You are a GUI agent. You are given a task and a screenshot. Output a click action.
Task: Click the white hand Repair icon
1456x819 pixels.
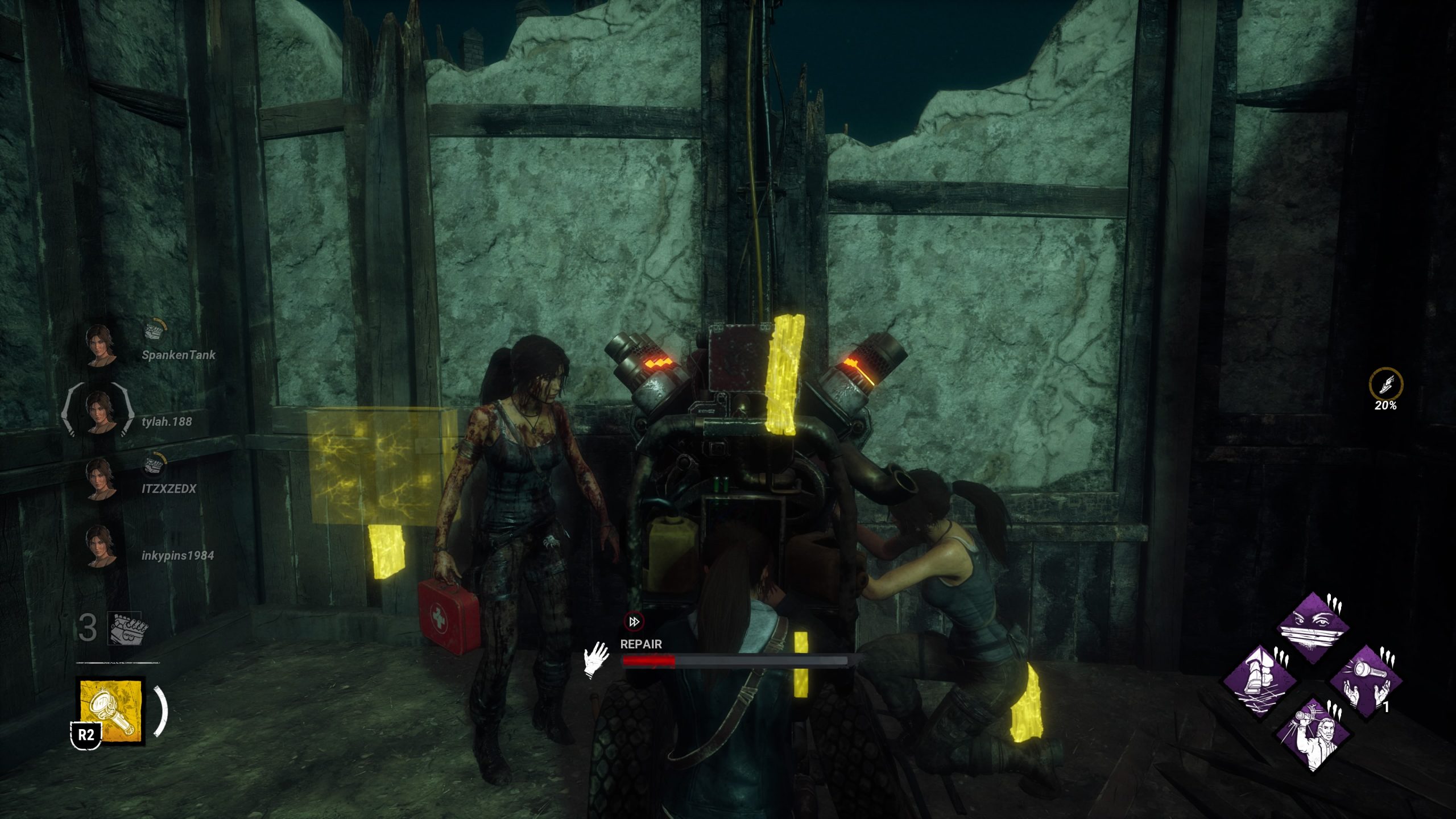click(x=596, y=660)
